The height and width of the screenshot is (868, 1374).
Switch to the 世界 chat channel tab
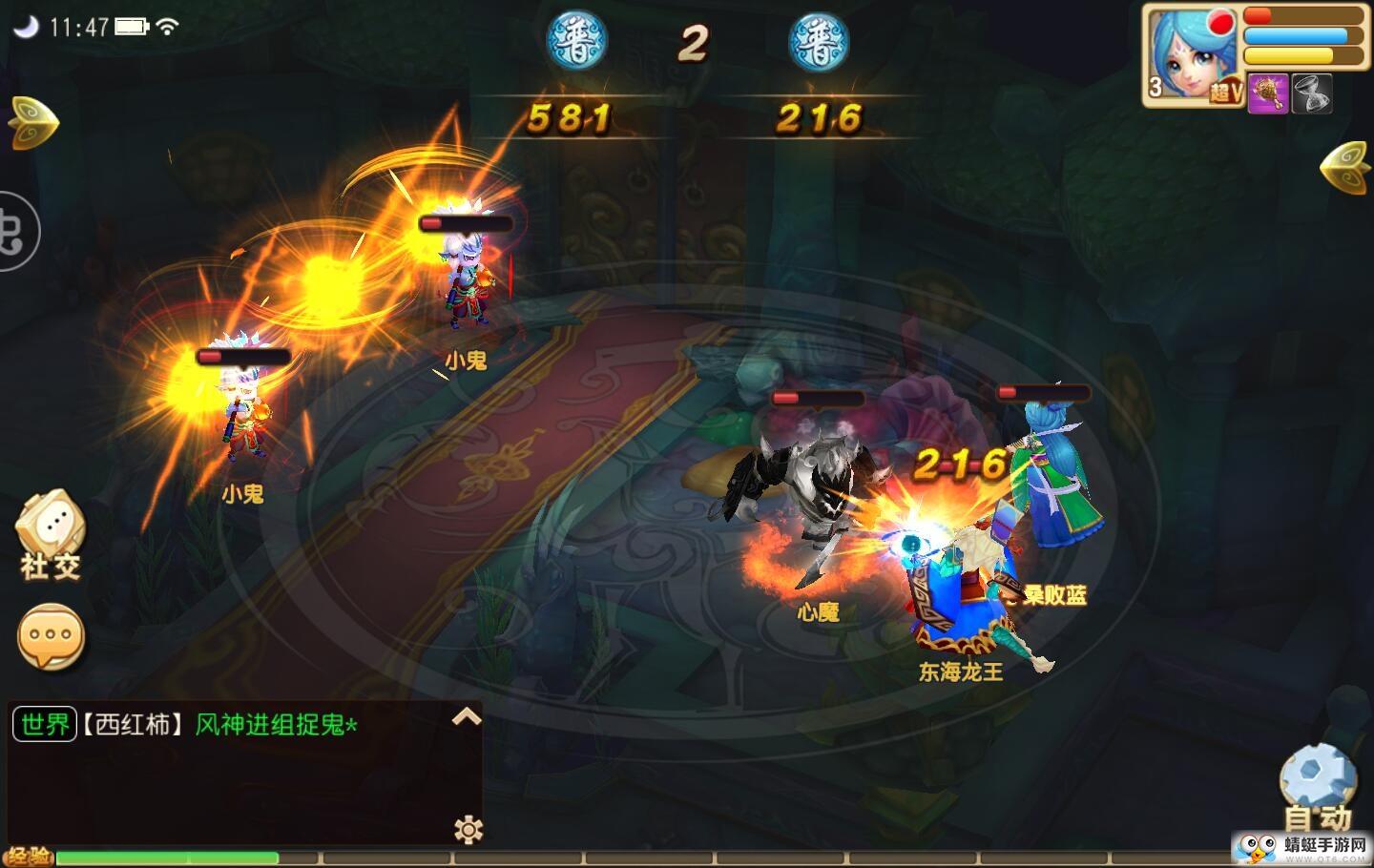43,725
